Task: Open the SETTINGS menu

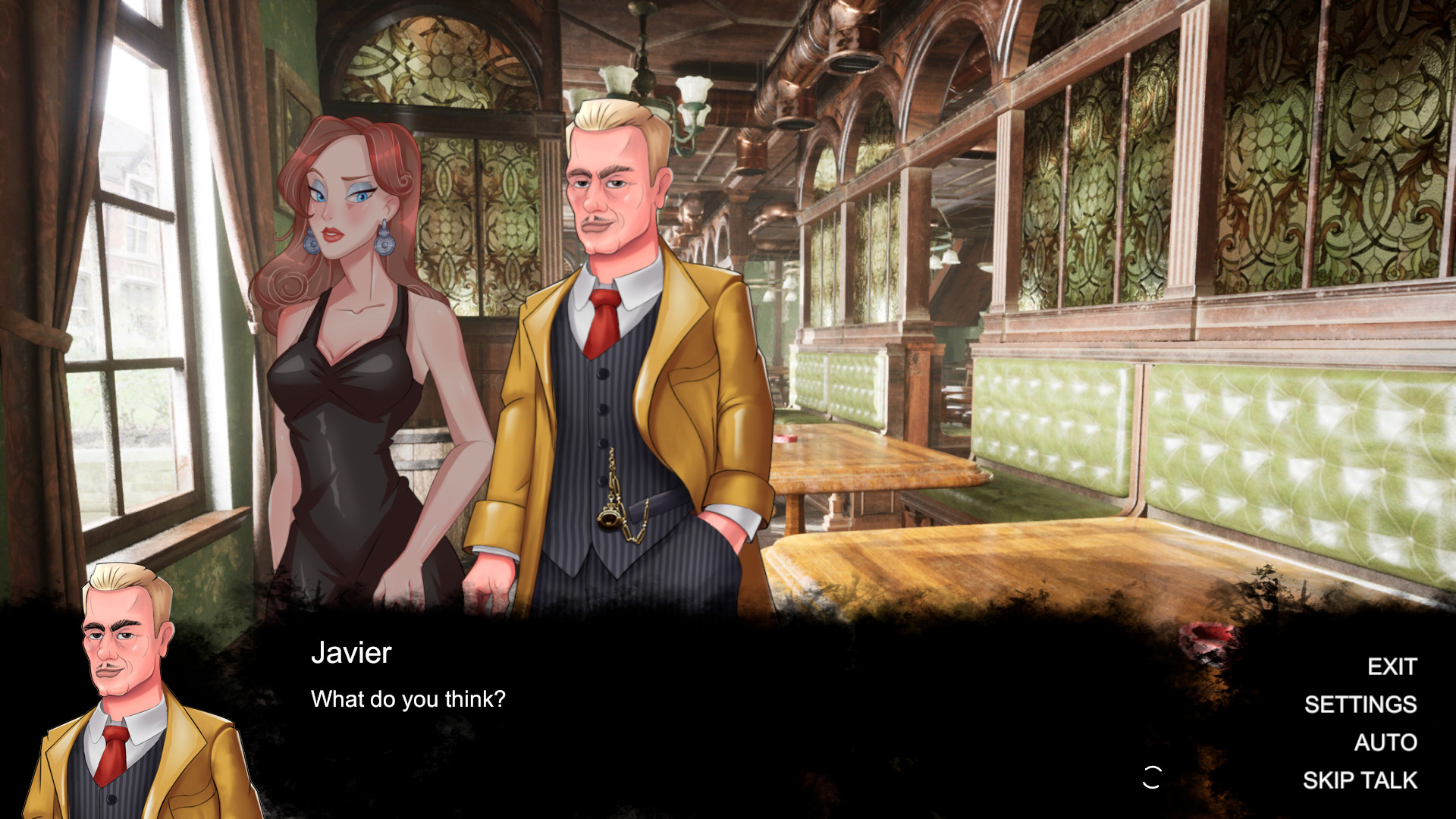Action: click(1360, 704)
